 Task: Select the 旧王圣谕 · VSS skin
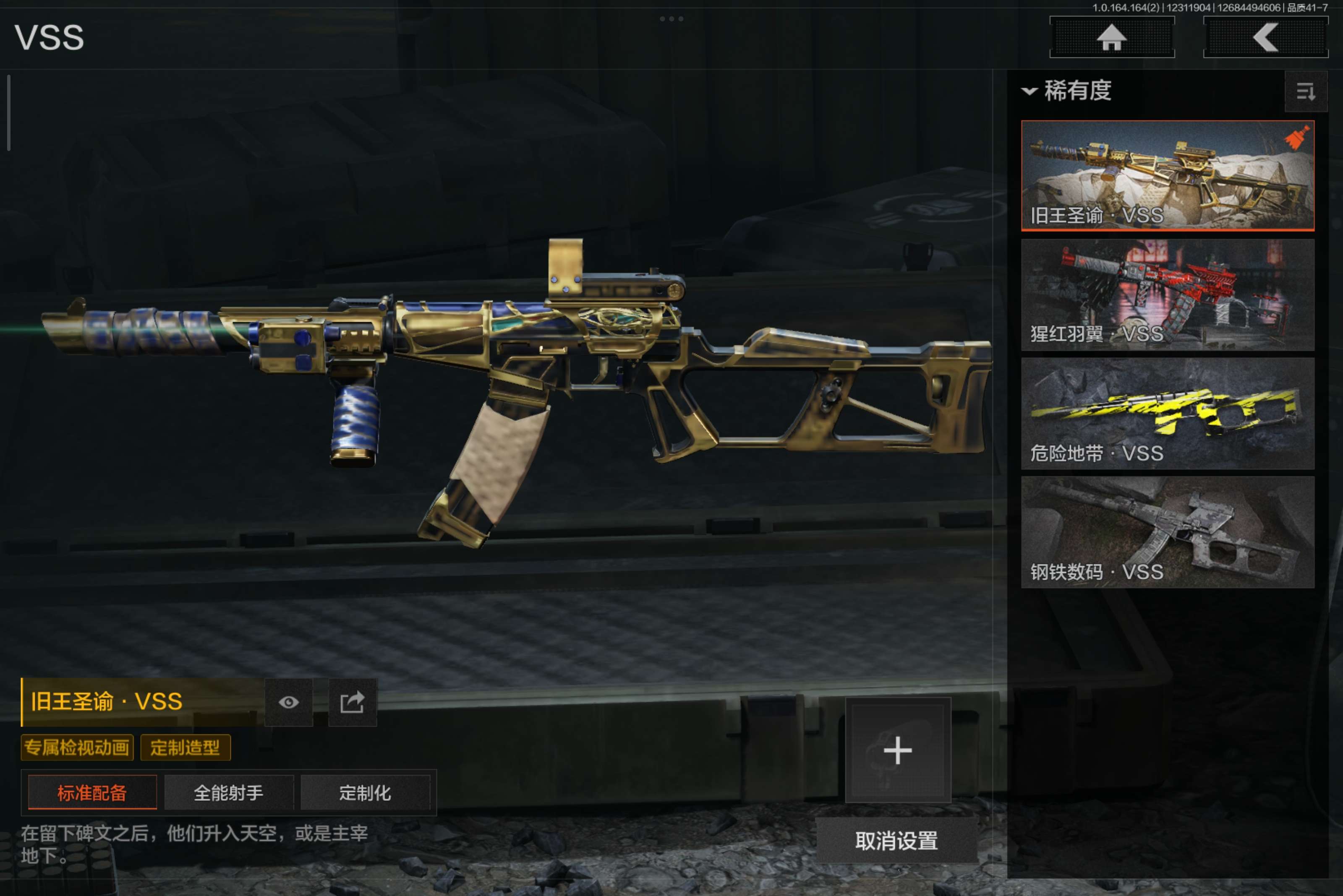pos(1167,175)
